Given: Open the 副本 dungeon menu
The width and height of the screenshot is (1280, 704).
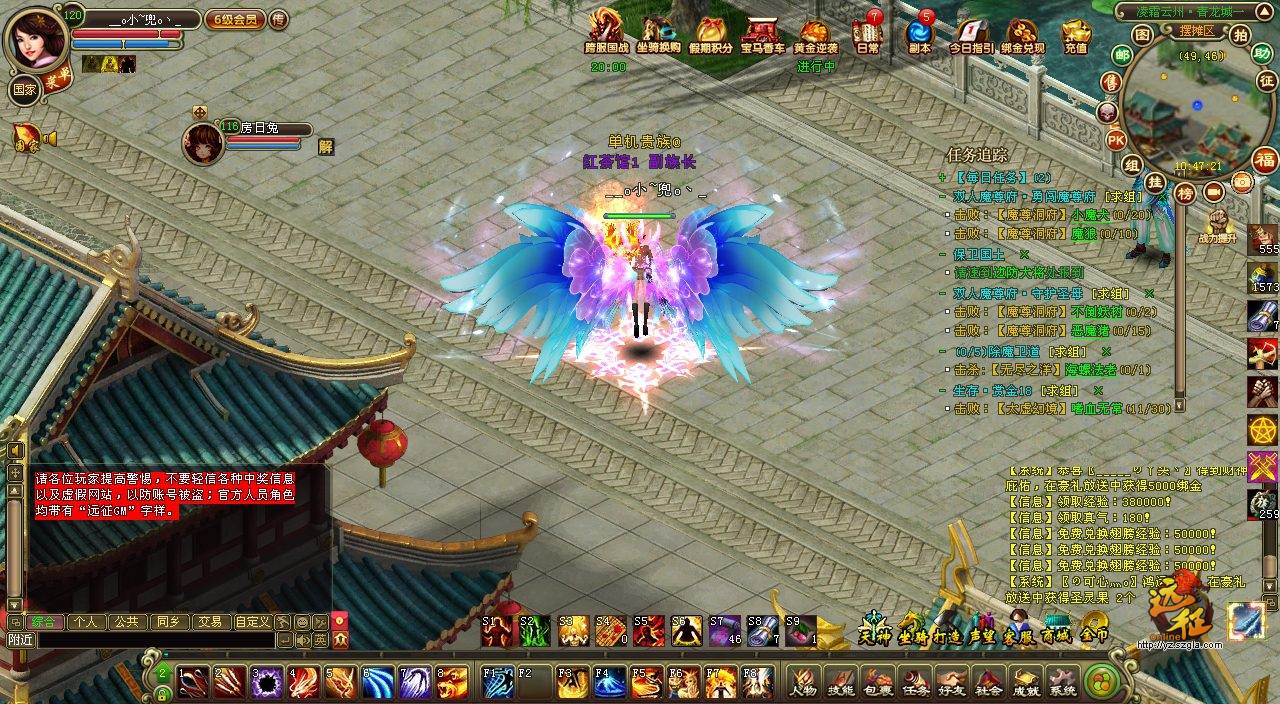Looking at the screenshot, I should tap(919, 34).
